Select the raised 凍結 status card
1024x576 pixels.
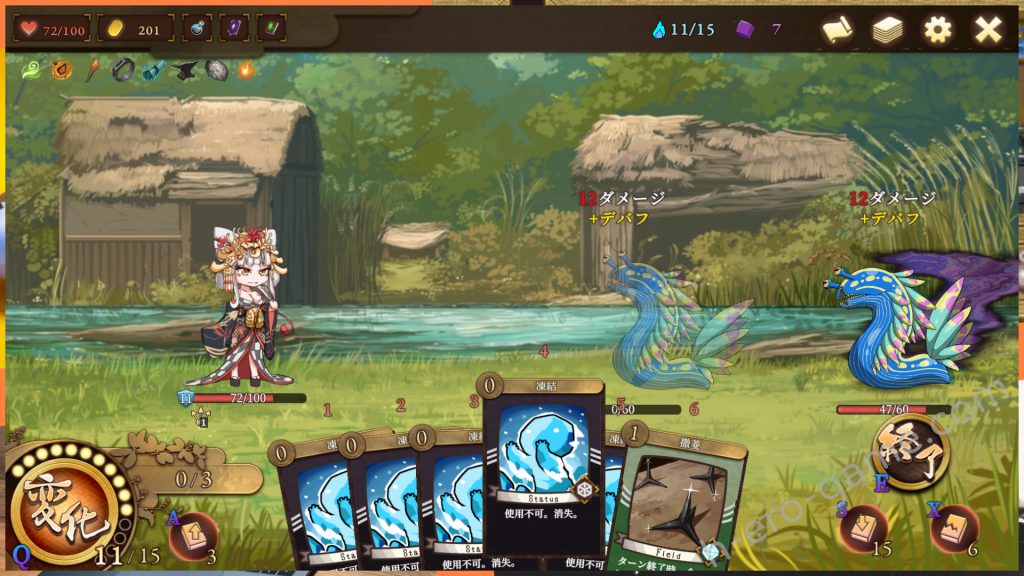pyautogui.click(x=544, y=465)
